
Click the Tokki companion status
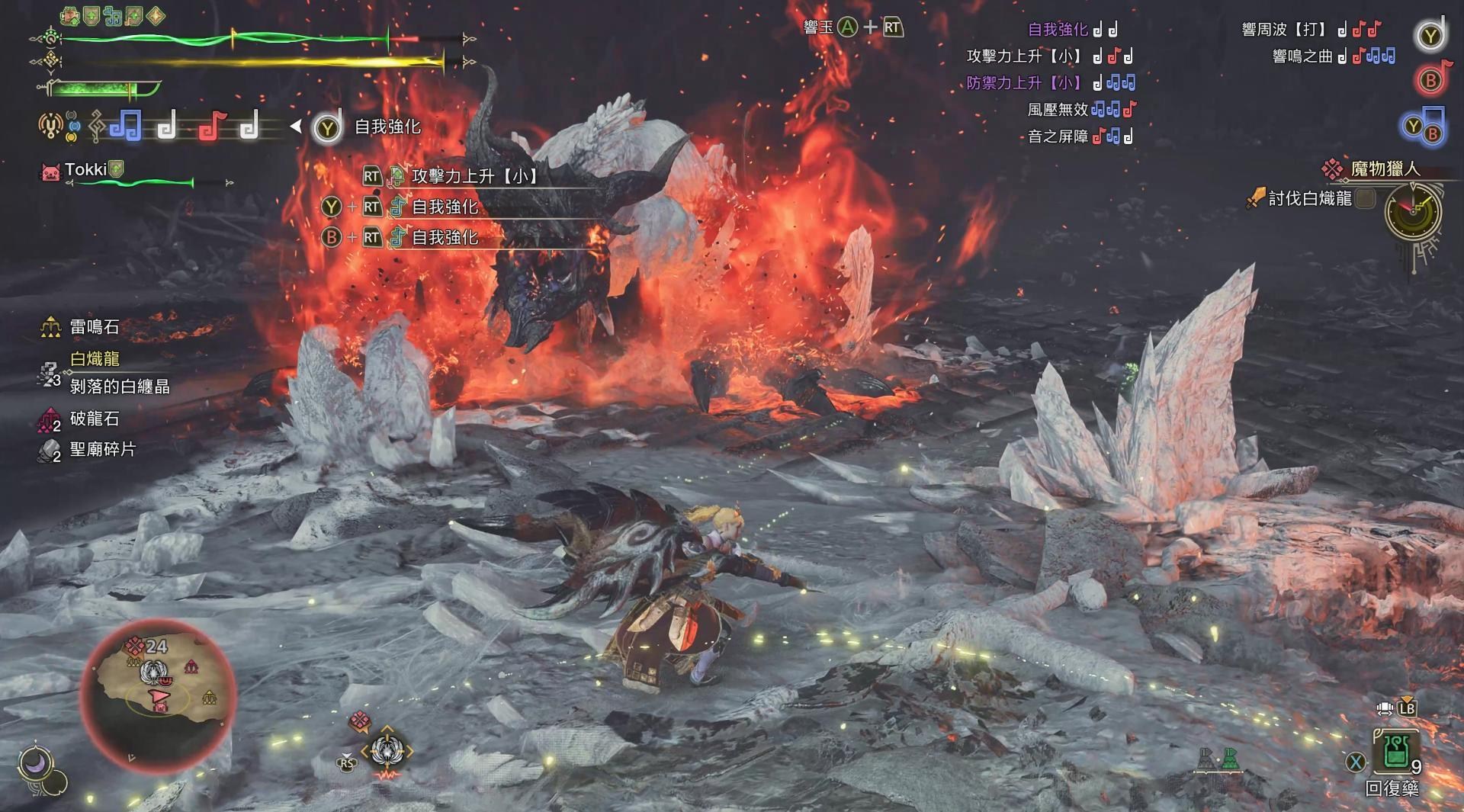coord(85,170)
